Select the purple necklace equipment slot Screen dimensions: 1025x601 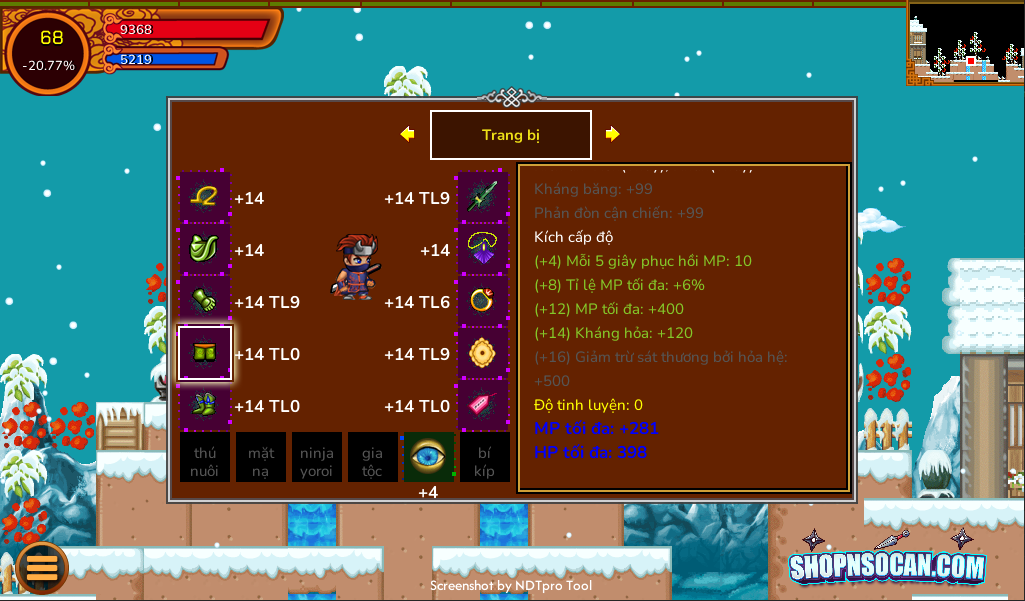(483, 249)
